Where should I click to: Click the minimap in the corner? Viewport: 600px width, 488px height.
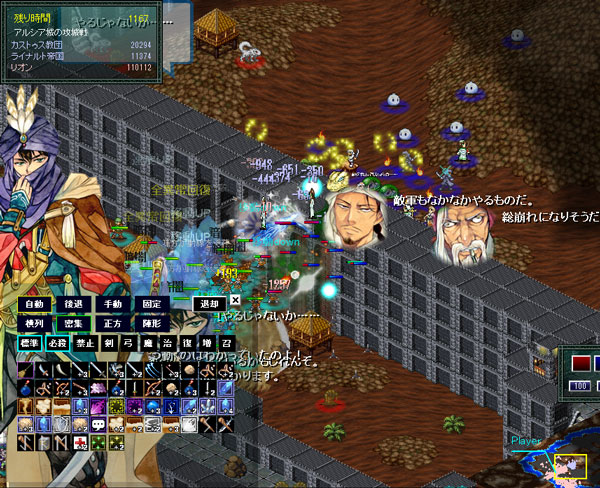tap(571, 463)
